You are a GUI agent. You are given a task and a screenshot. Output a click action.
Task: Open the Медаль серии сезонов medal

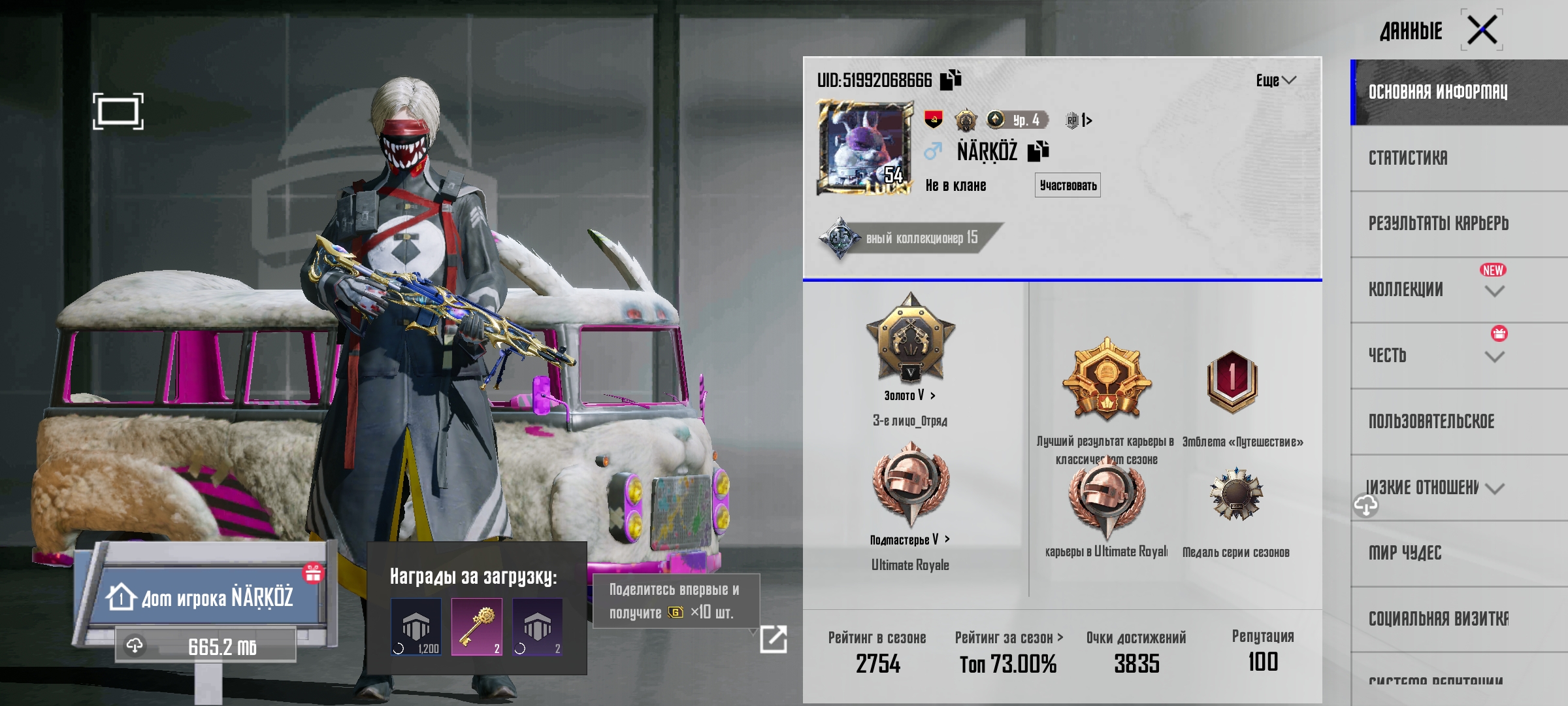pos(1235,495)
